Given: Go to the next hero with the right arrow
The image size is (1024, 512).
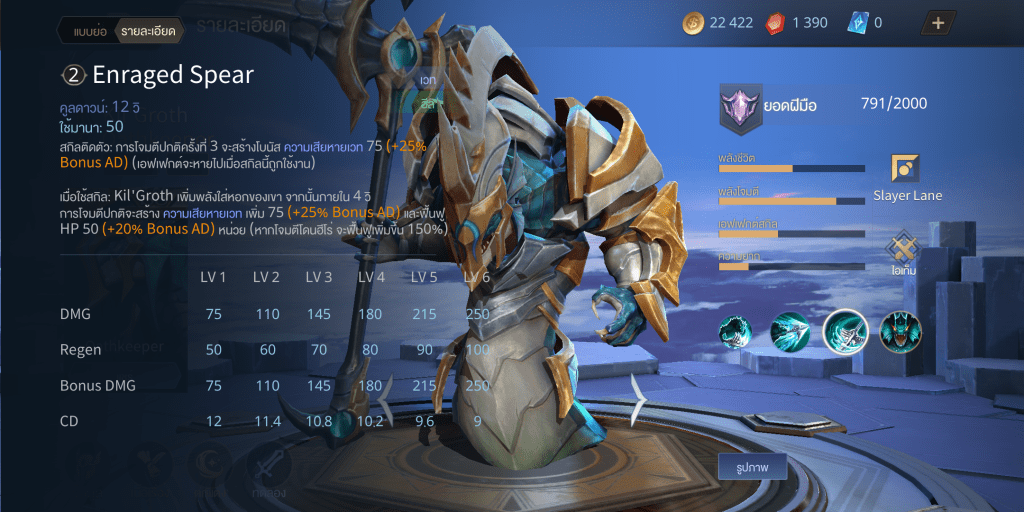Looking at the screenshot, I should (x=639, y=398).
